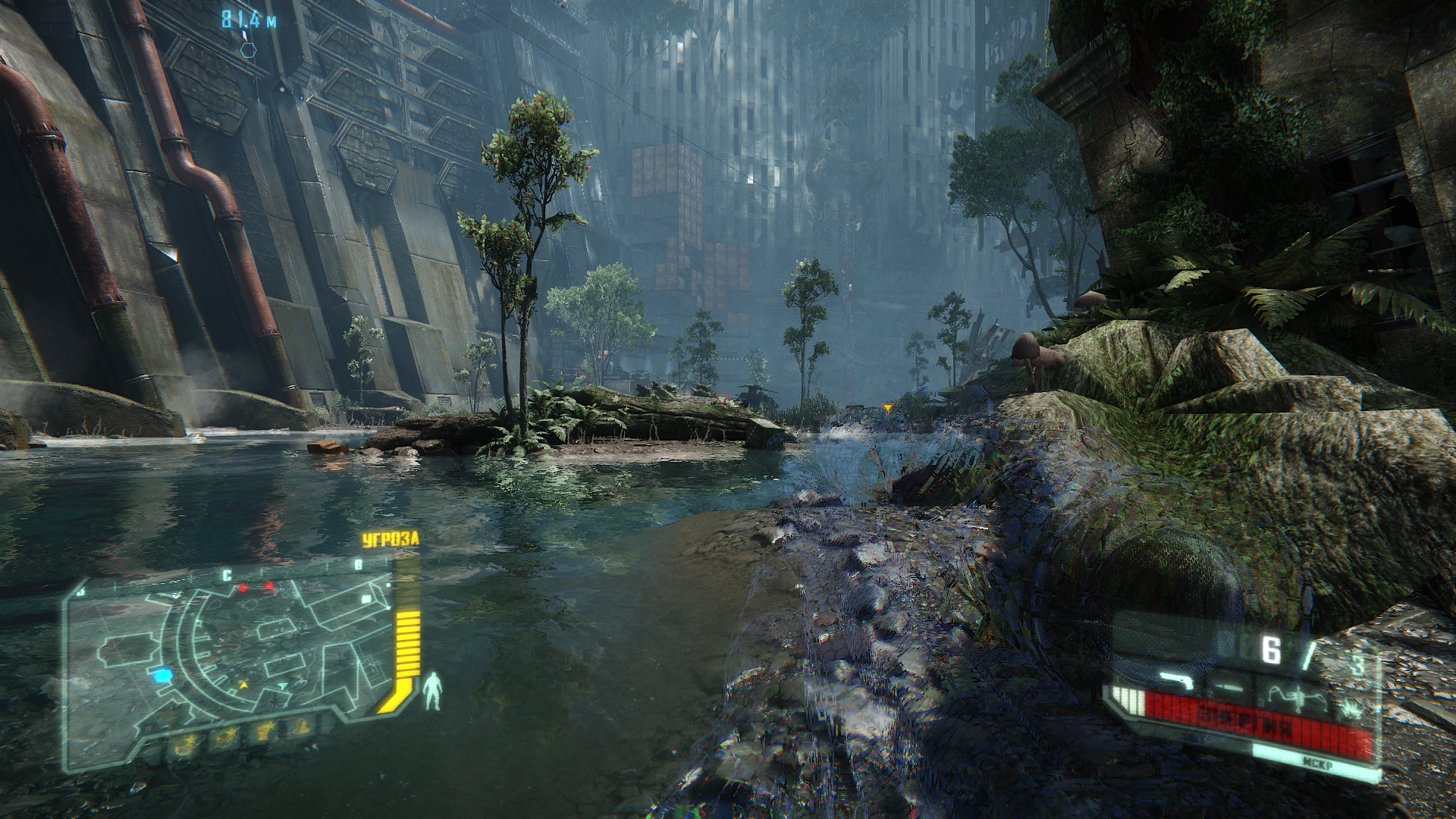Click the nanosuit figure icon beside the threat meter
The width and height of the screenshot is (1456, 819).
tap(434, 691)
